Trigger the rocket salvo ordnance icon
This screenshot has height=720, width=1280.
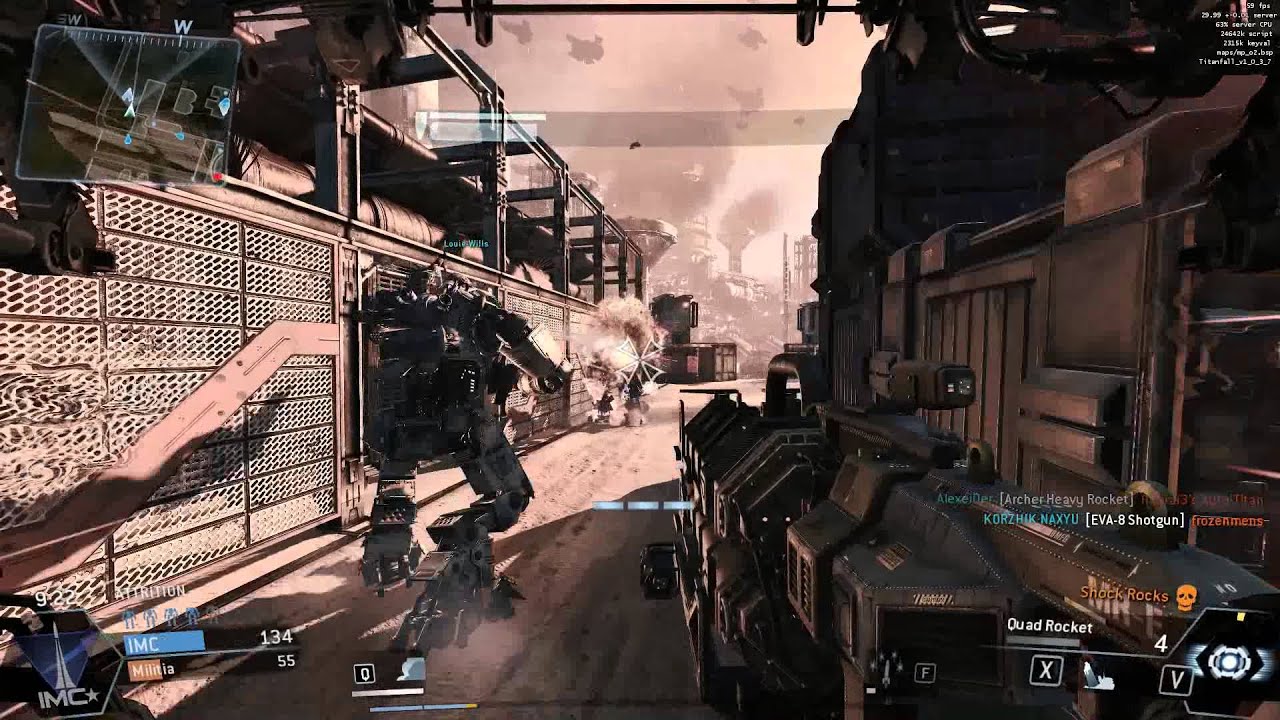(x=887, y=667)
